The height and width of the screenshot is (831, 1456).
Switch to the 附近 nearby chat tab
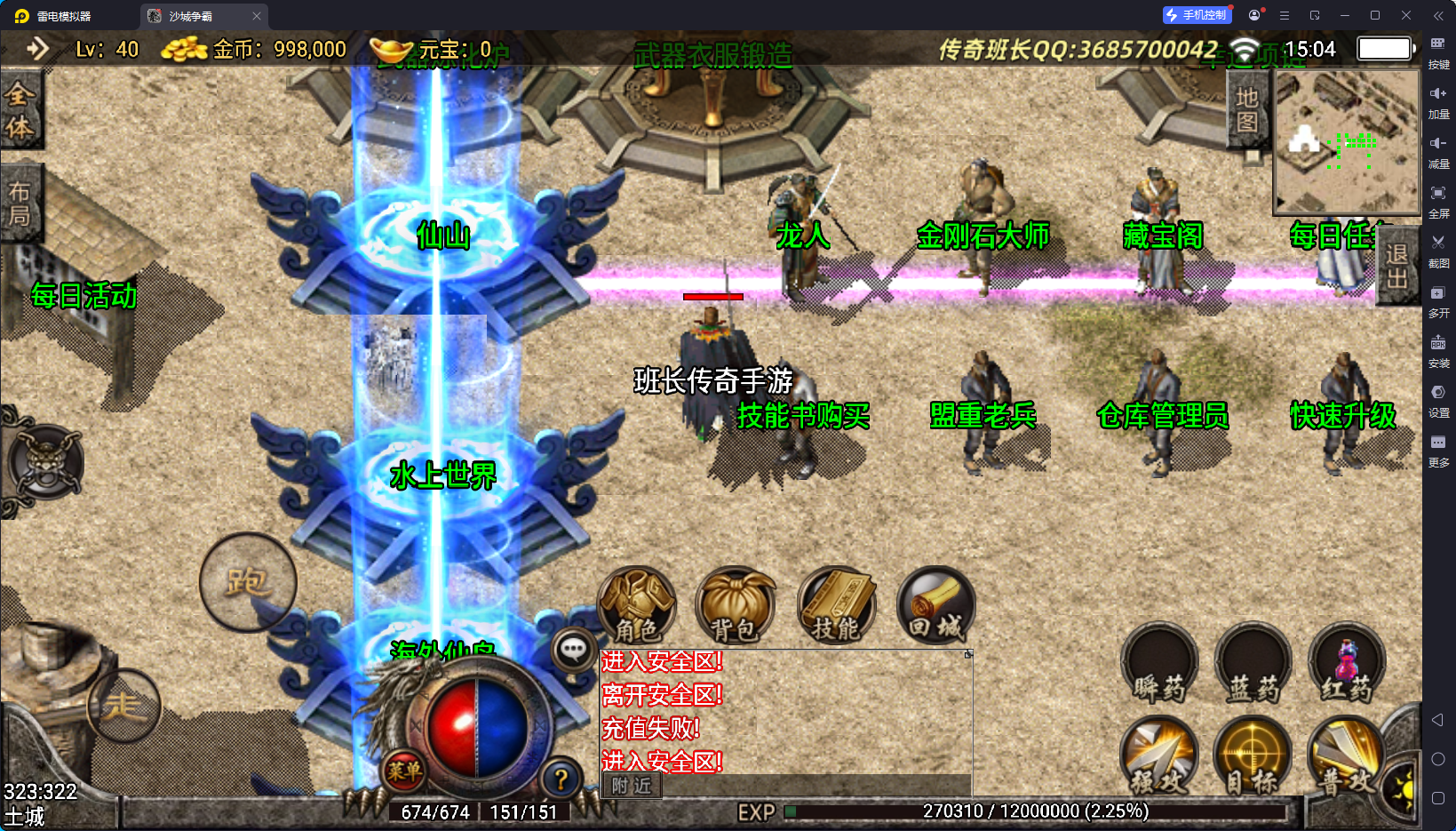632,786
